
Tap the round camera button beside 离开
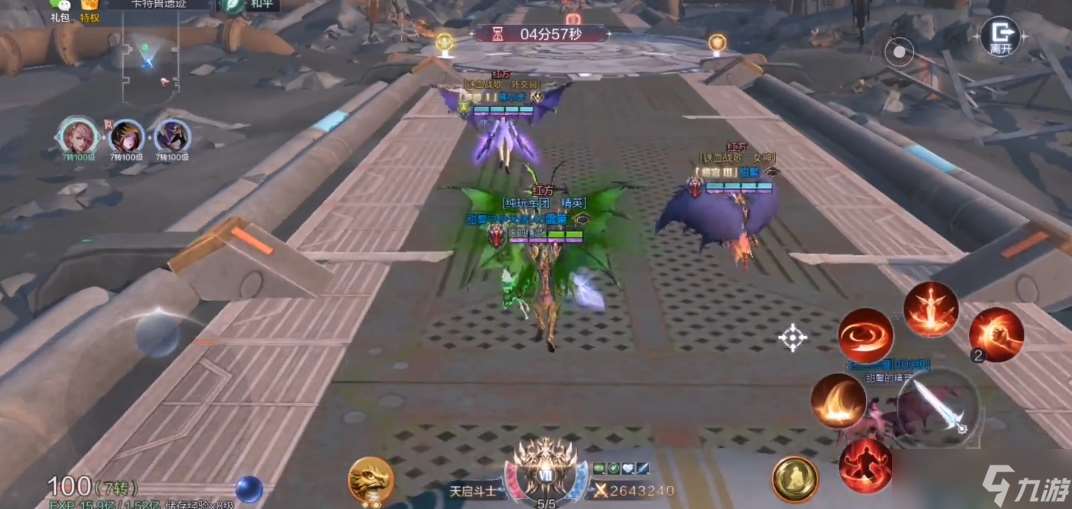pyautogui.click(x=899, y=48)
